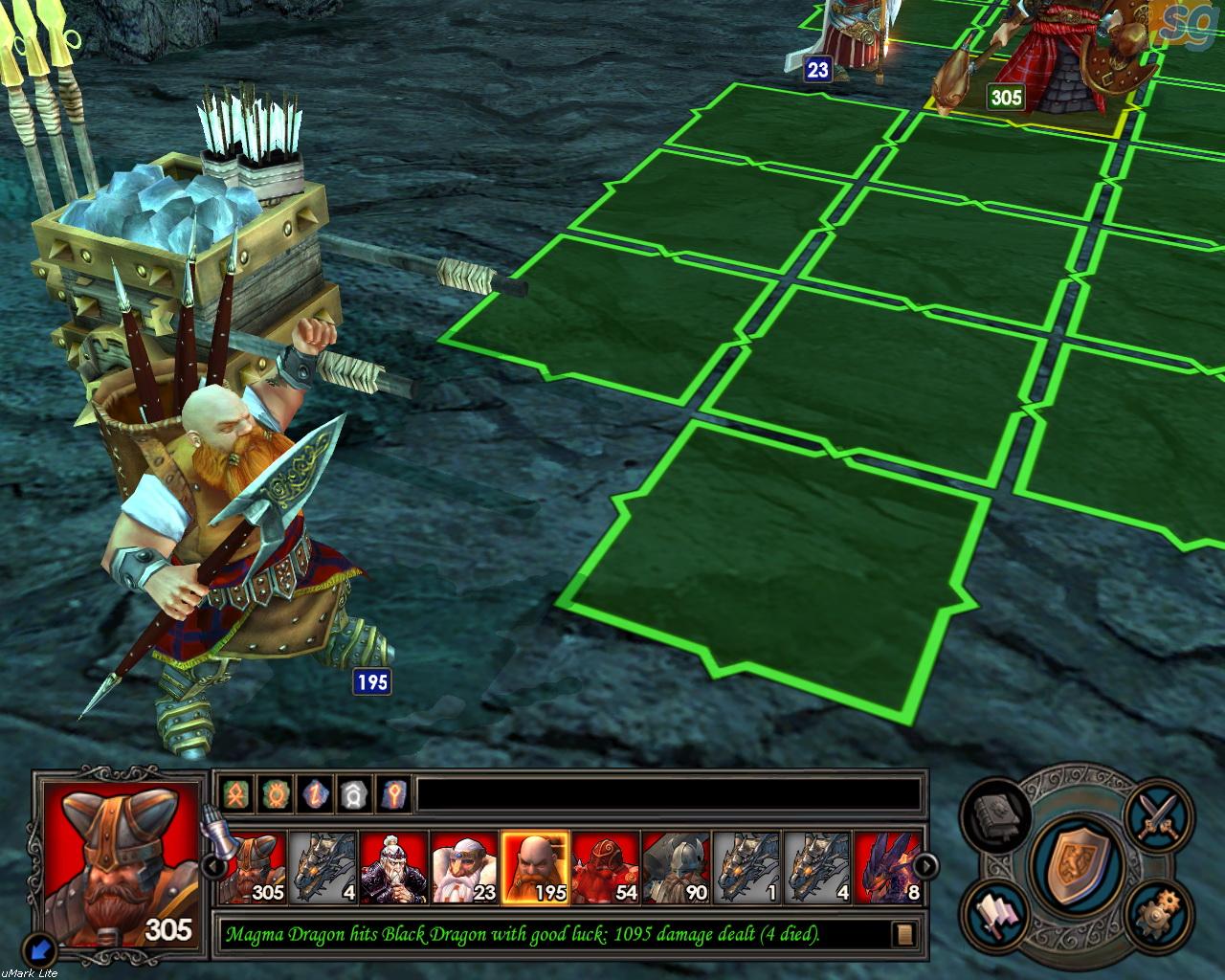The image size is (1225, 980).
Task: Select the helmeted unit with 90
Action: [x=677, y=867]
